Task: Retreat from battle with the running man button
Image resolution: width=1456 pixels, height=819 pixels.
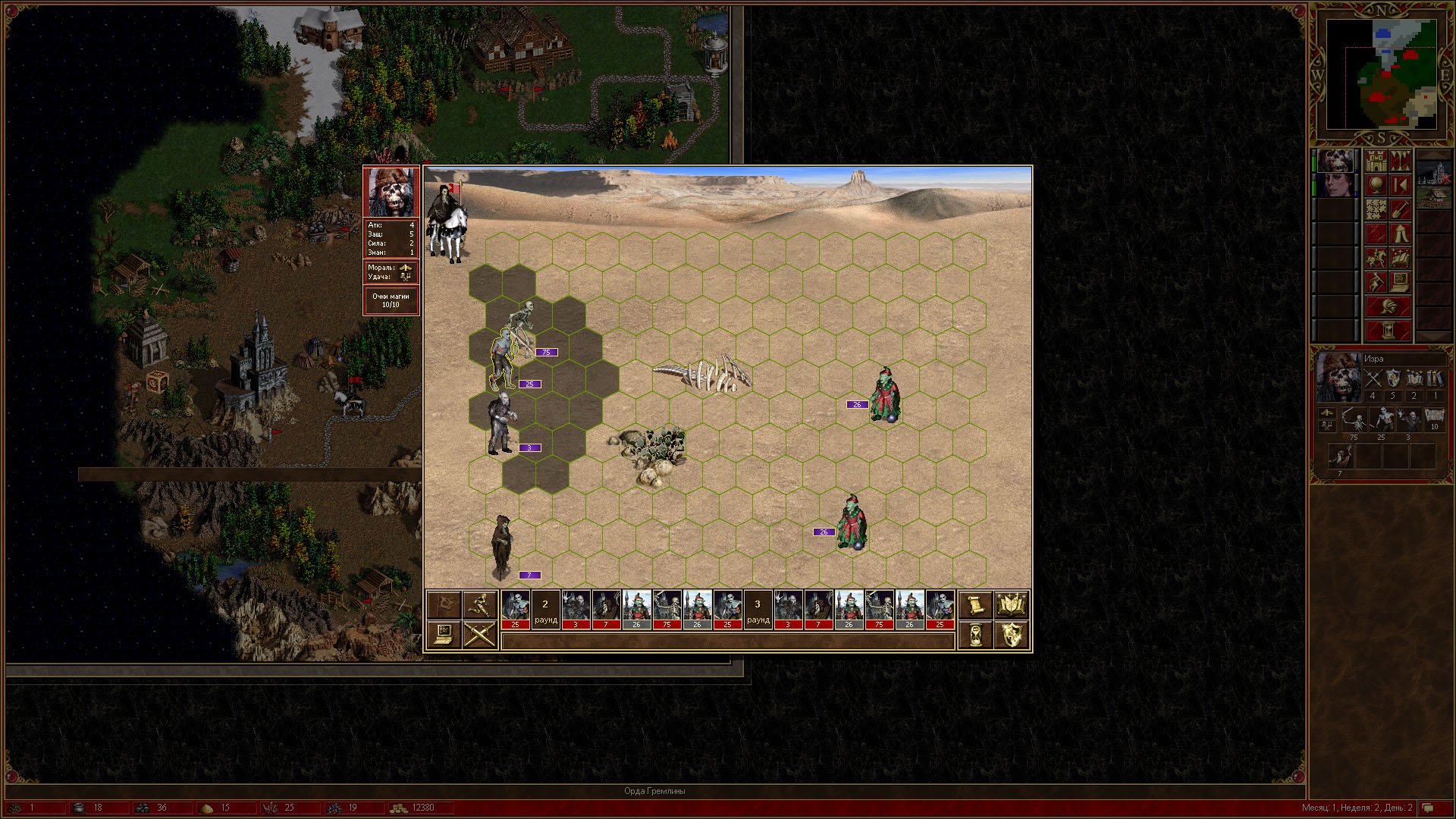Action: [x=479, y=605]
